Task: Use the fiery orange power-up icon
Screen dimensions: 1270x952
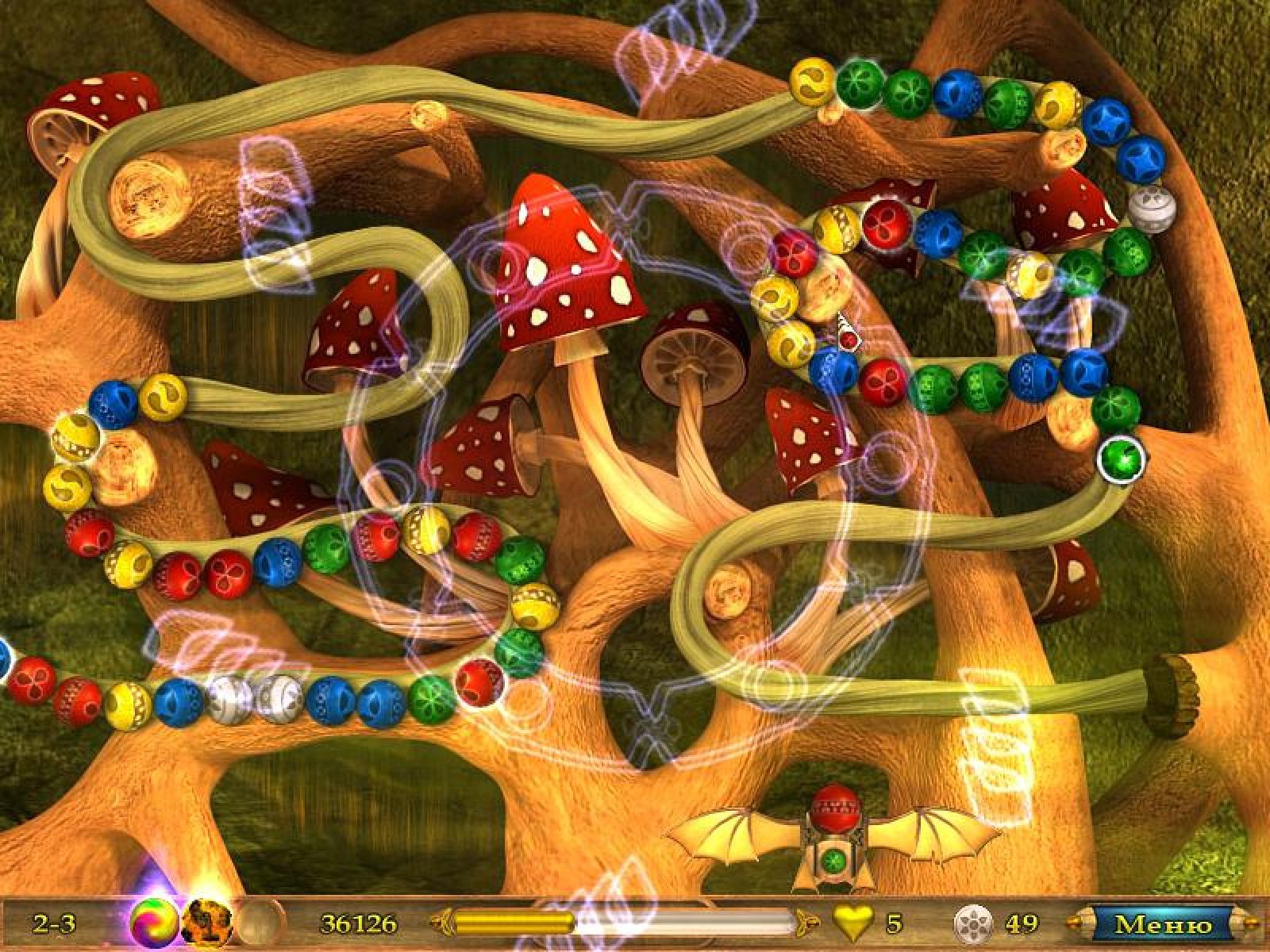Action: [x=206, y=923]
